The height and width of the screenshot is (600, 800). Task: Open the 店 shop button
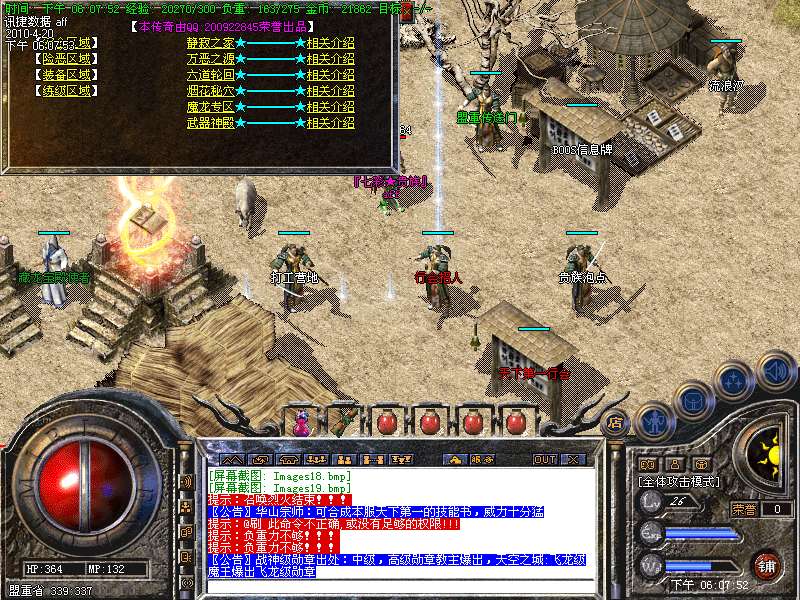point(616,422)
